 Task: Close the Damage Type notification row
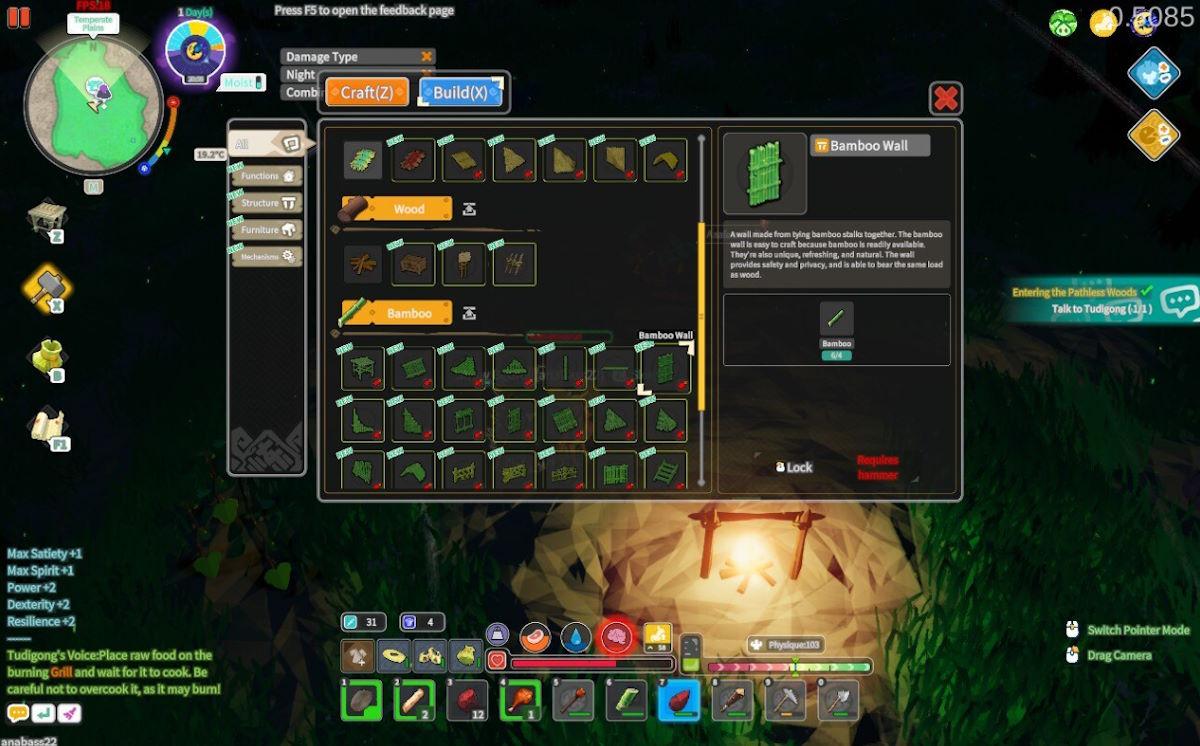[427, 57]
